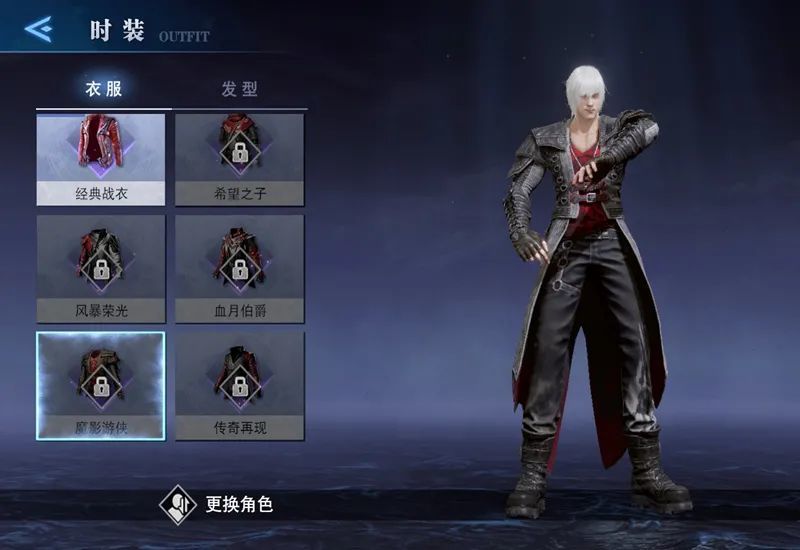Switch to the 发型 hairstyle tab
800x550 pixels.
tap(240, 88)
